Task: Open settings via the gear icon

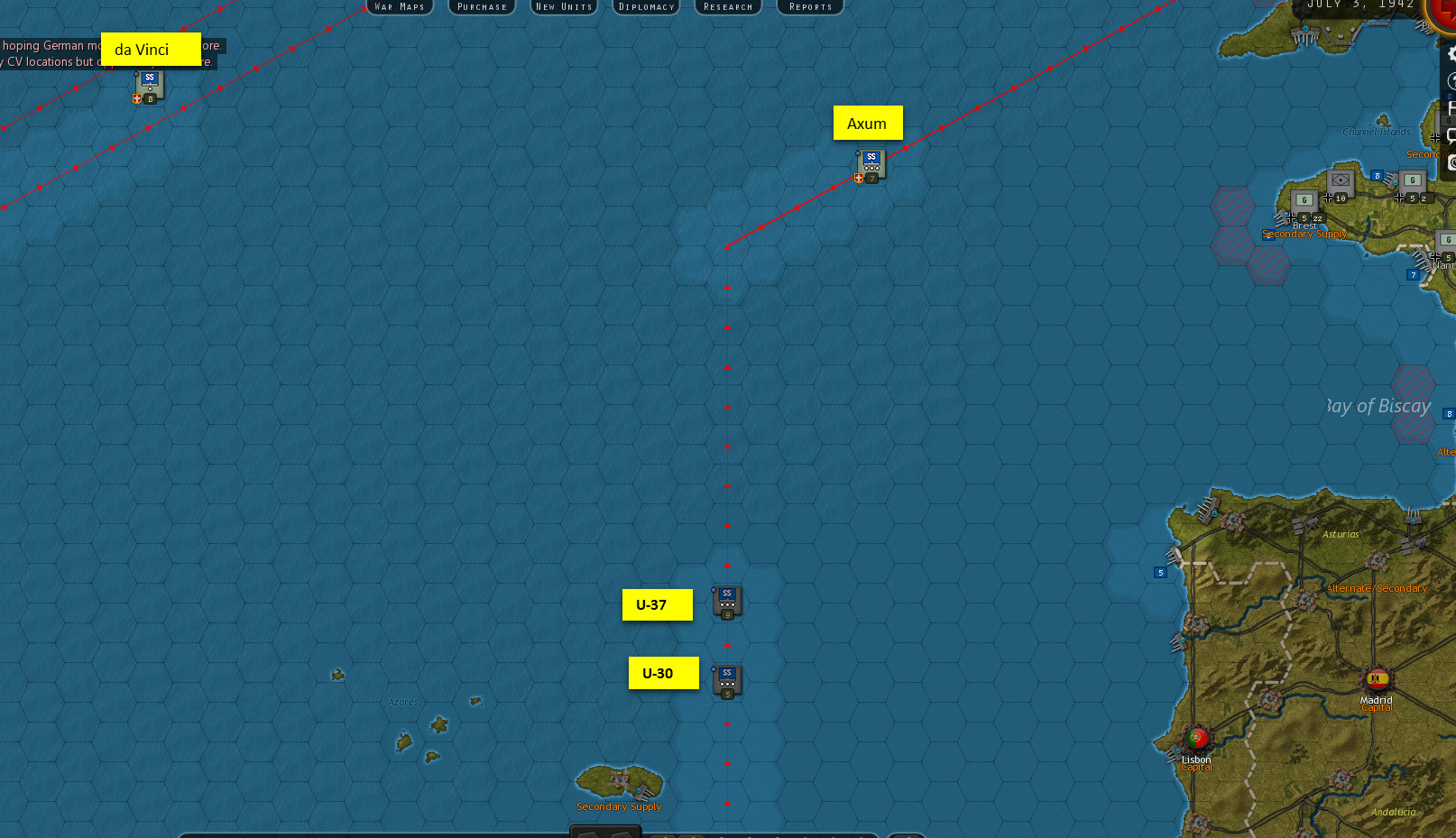Action: point(1451,54)
